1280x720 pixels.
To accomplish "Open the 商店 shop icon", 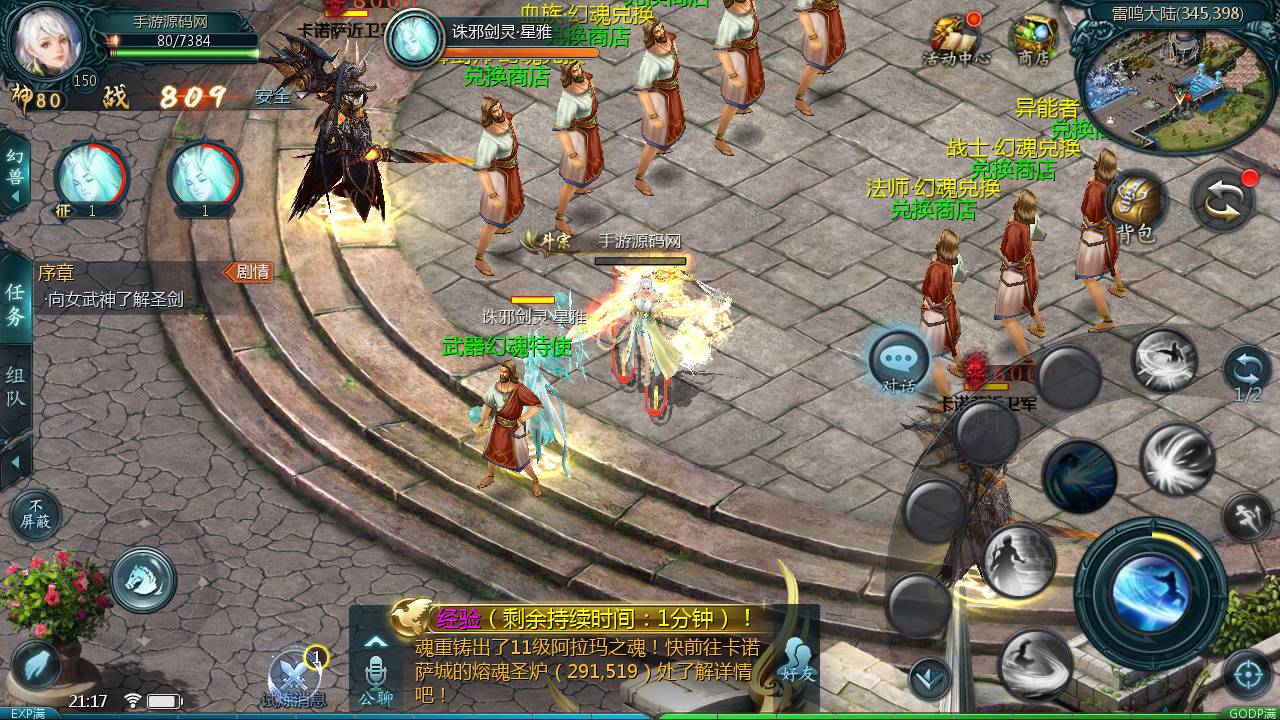I will 1033,38.
